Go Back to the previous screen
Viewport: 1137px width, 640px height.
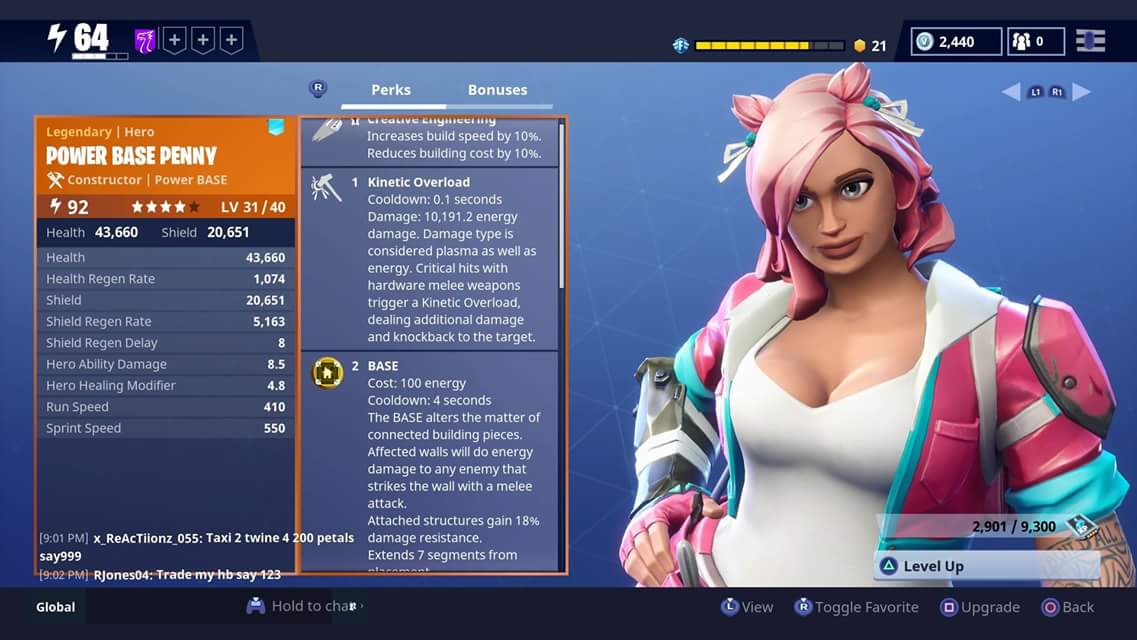click(1068, 607)
